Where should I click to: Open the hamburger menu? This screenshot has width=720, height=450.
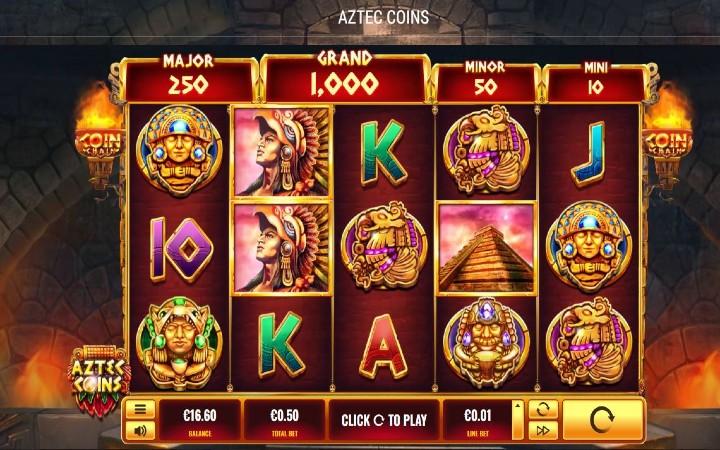click(141, 410)
